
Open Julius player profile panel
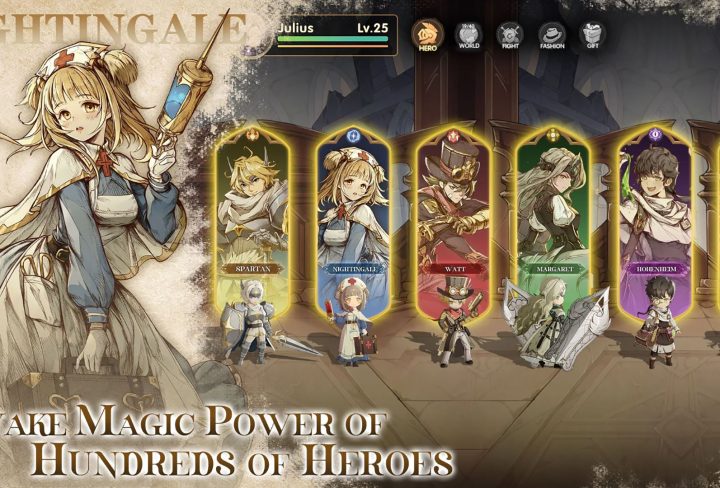coord(335,31)
